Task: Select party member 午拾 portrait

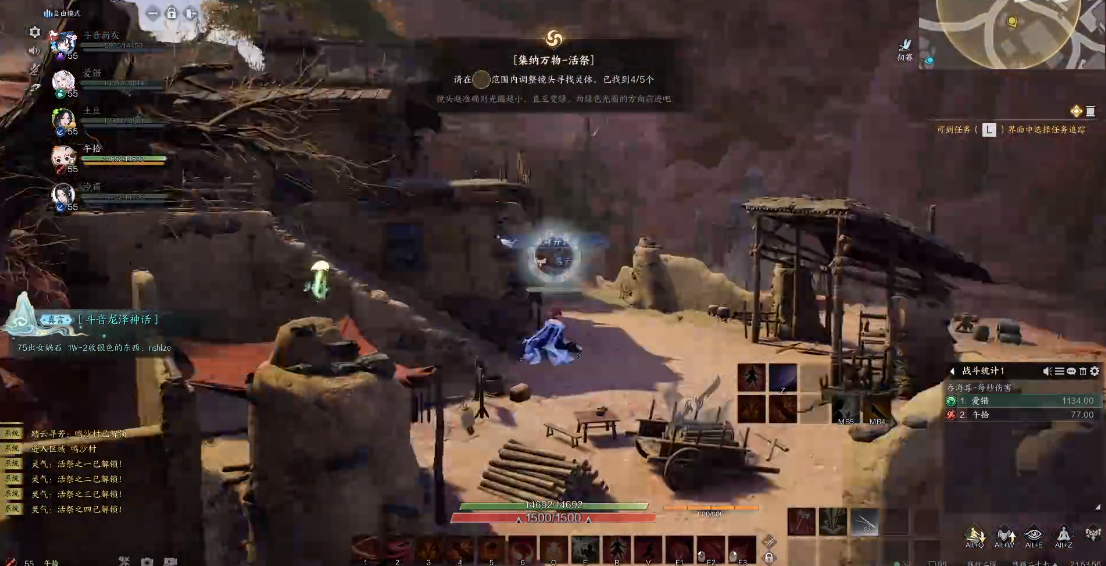Action: tap(64, 156)
